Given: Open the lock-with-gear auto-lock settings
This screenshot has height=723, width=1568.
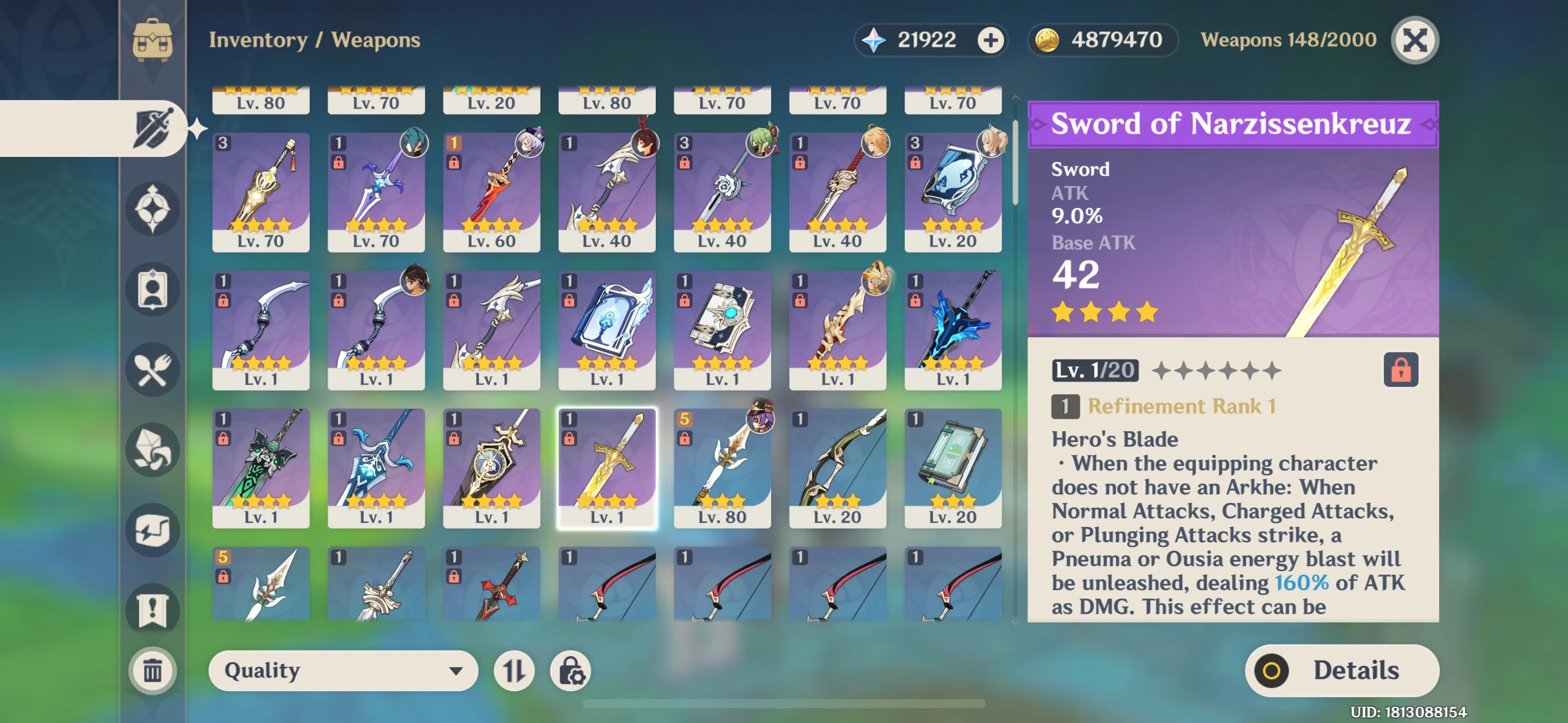Looking at the screenshot, I should [x=572, y=671].
